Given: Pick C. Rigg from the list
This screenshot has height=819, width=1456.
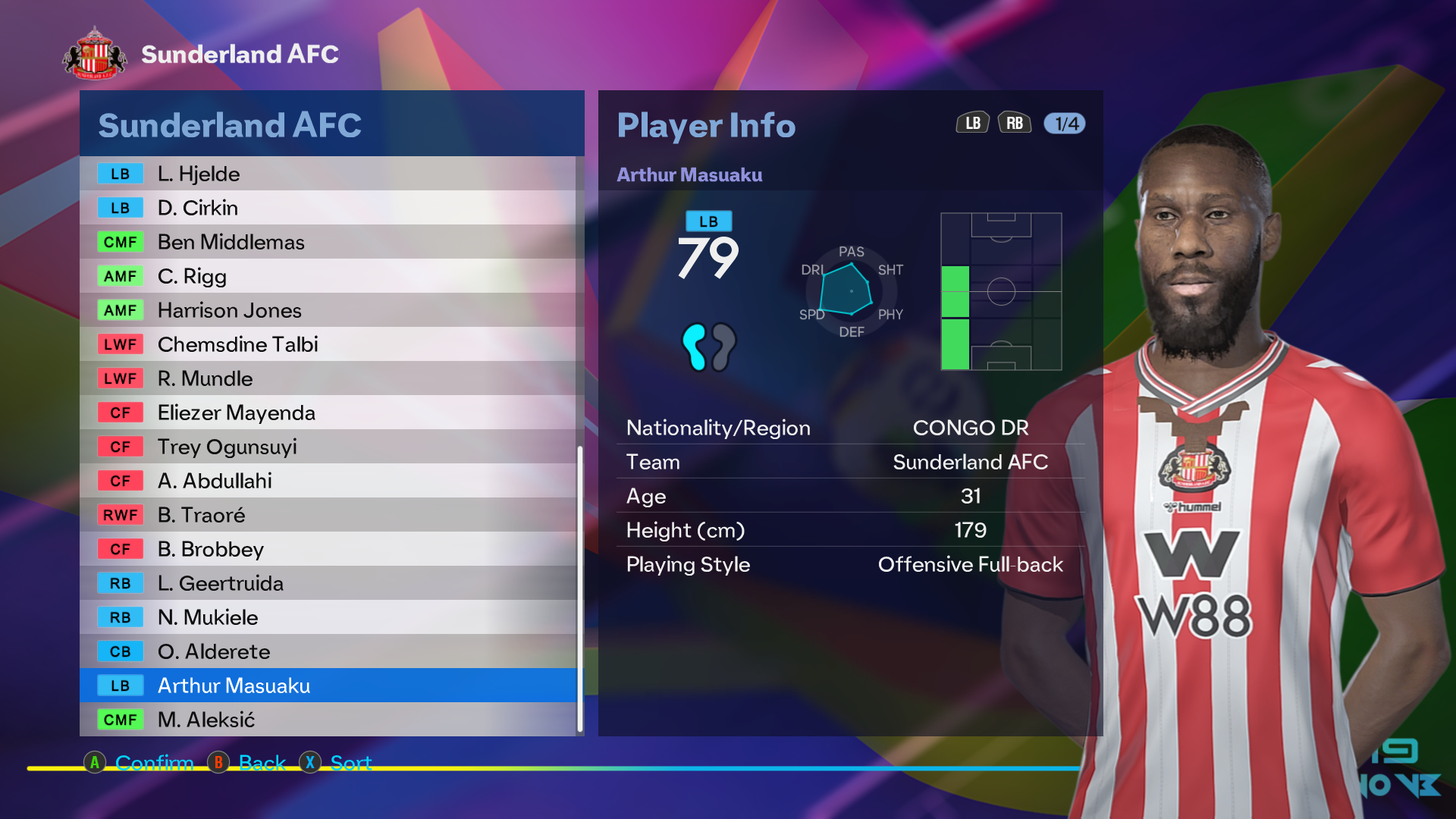Looking at the screenshot, I should (328, 276).
